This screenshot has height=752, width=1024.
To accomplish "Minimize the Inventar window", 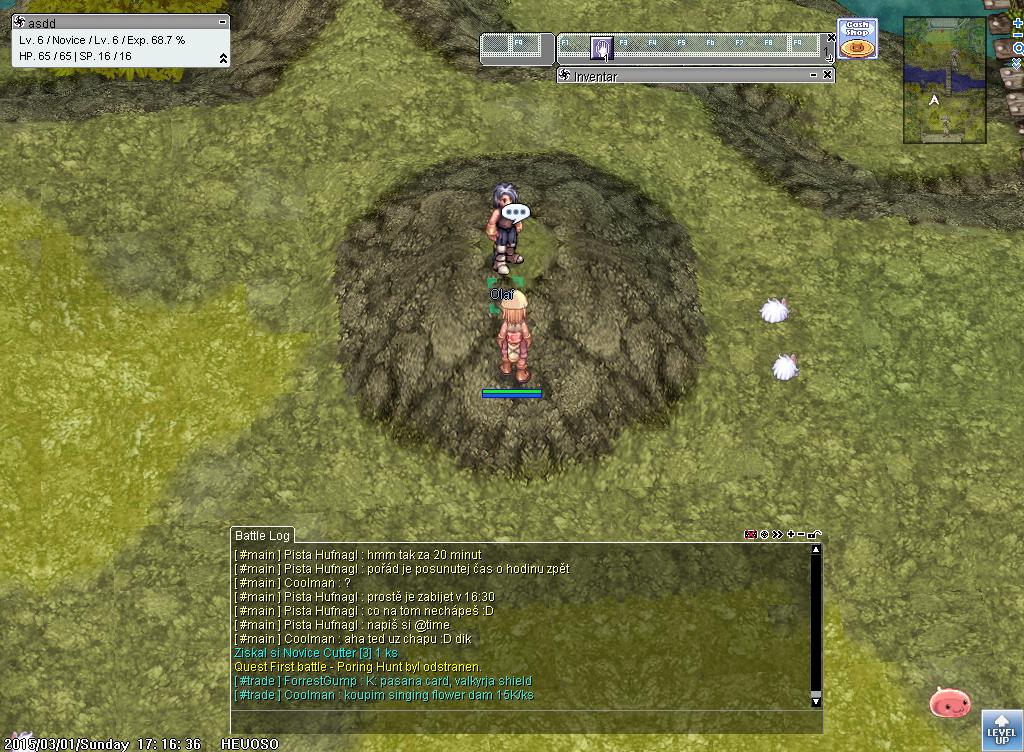I will [814, 76].
